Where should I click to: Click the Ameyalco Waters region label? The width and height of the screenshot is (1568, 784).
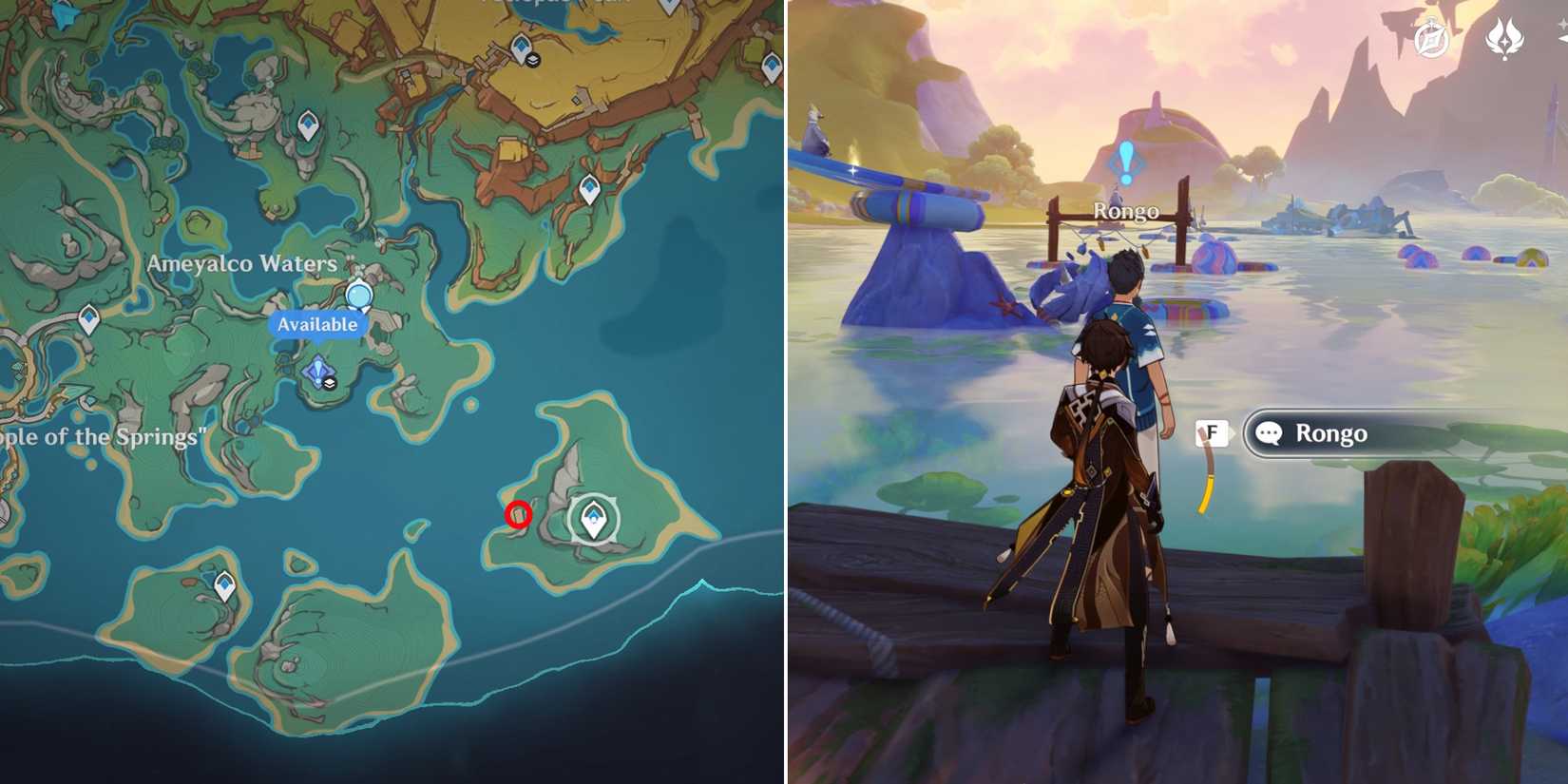(242, 264)
